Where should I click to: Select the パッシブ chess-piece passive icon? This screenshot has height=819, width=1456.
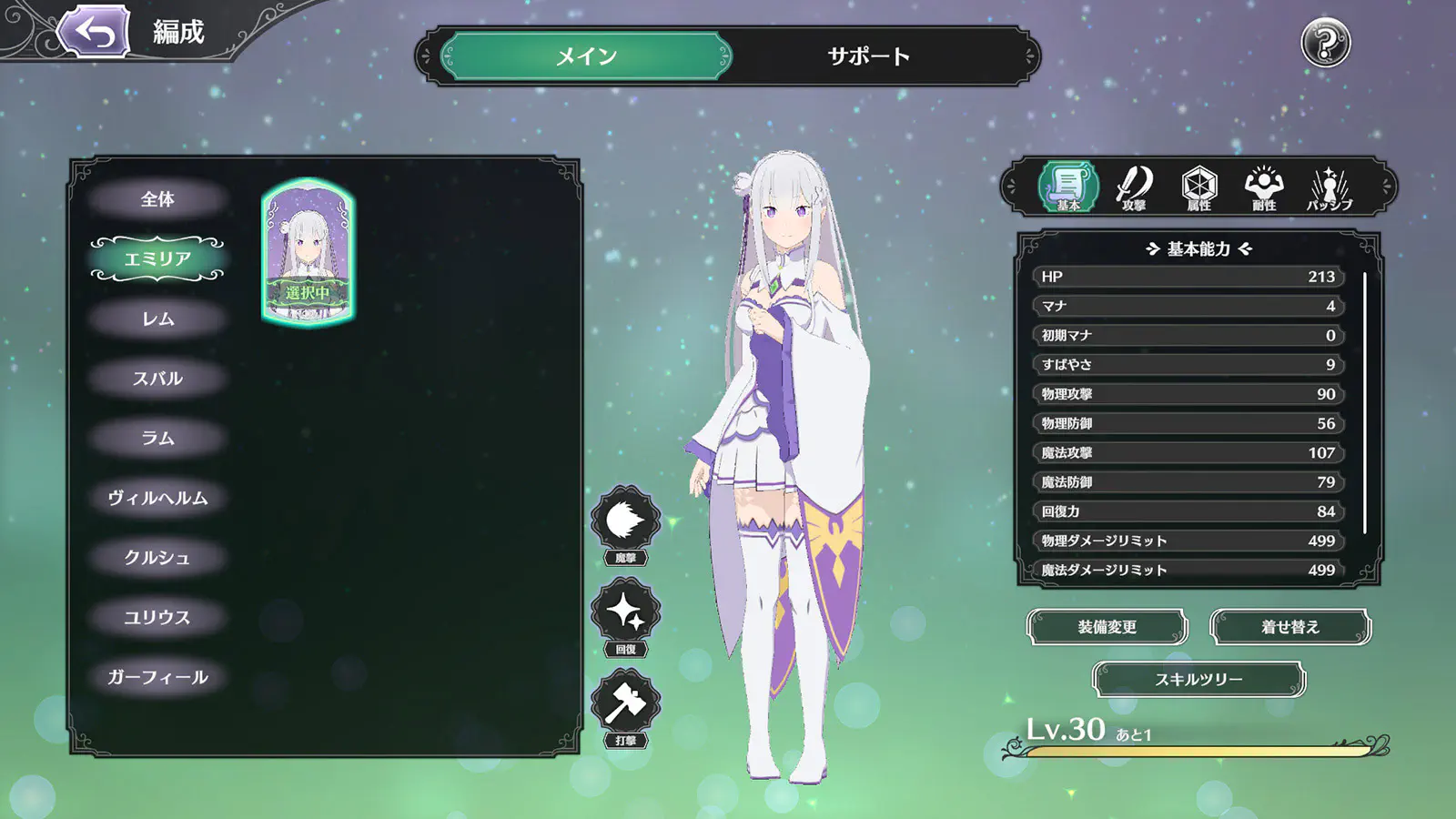(1331, 188)
